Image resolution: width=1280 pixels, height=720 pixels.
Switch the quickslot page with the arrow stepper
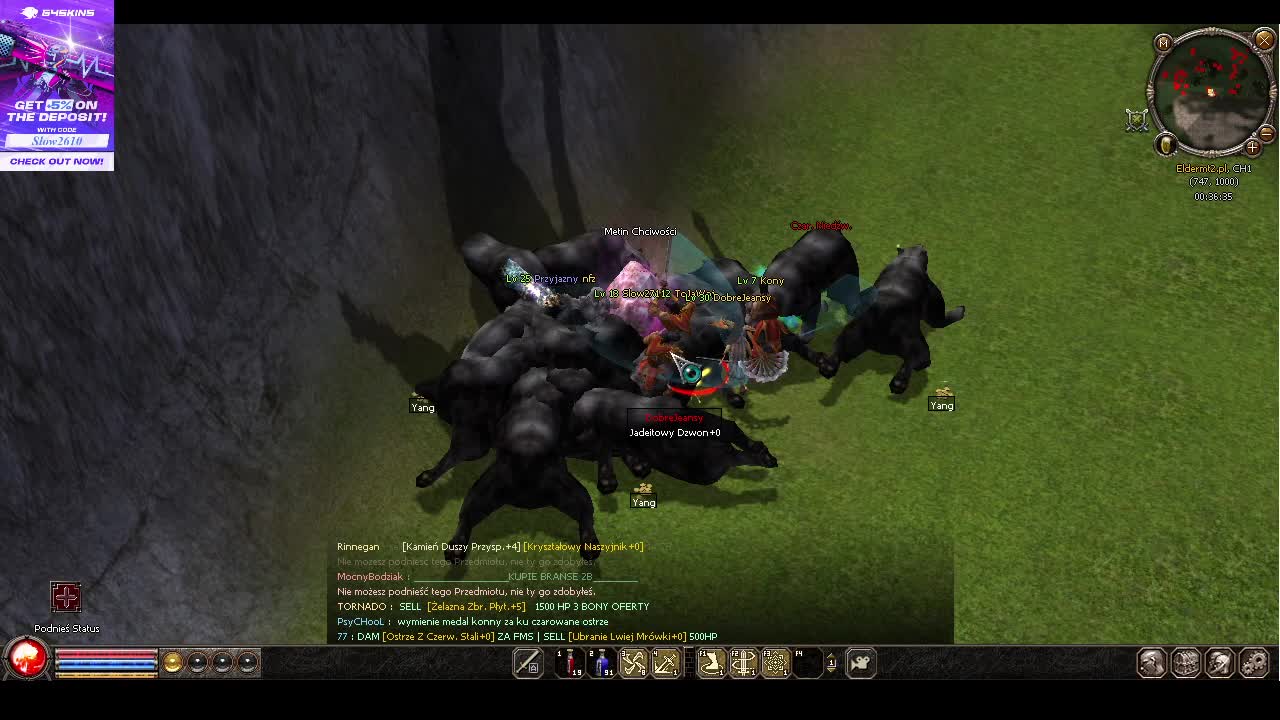point(831,662)
